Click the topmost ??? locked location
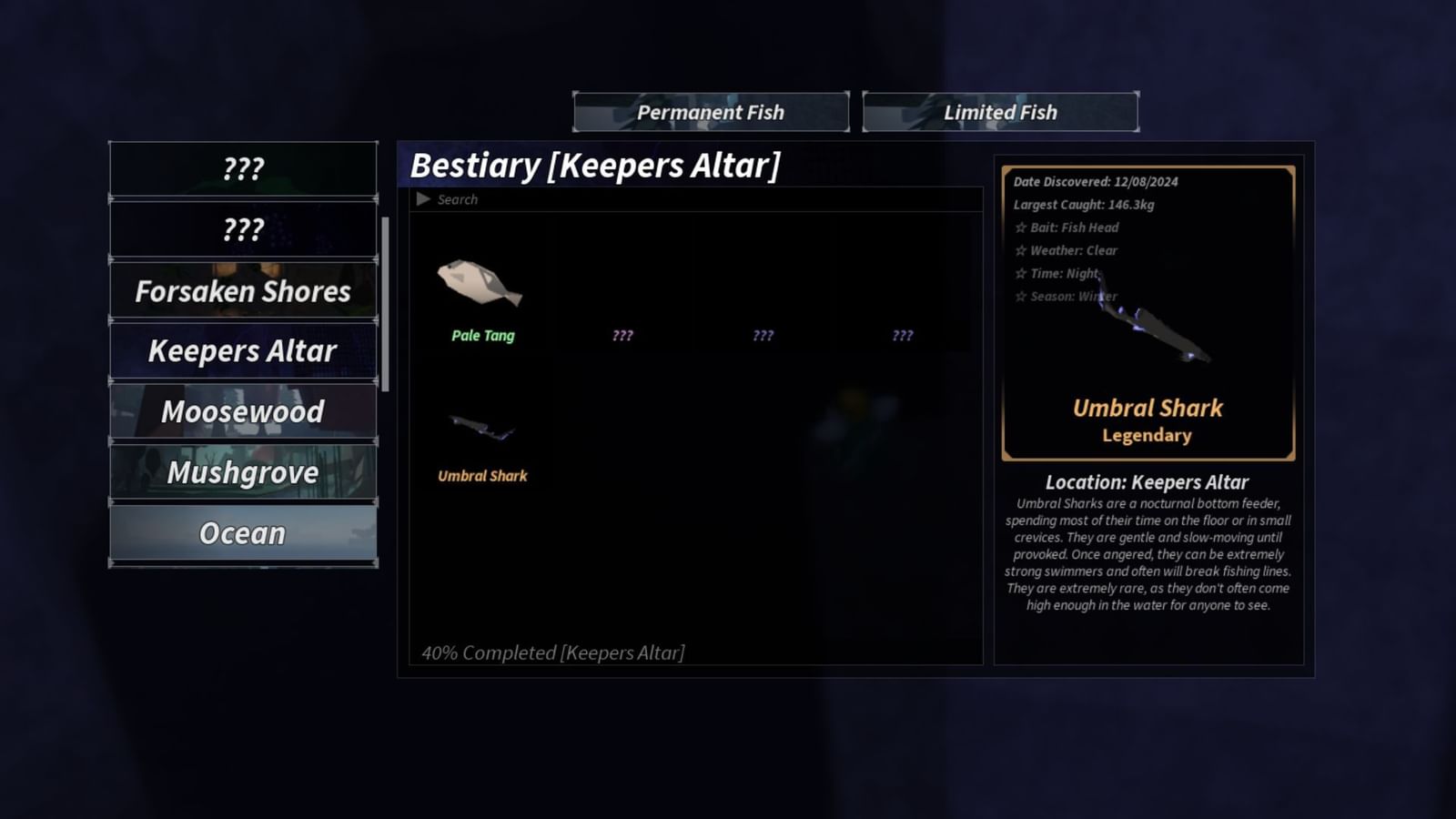 click(x=242, y=167)
